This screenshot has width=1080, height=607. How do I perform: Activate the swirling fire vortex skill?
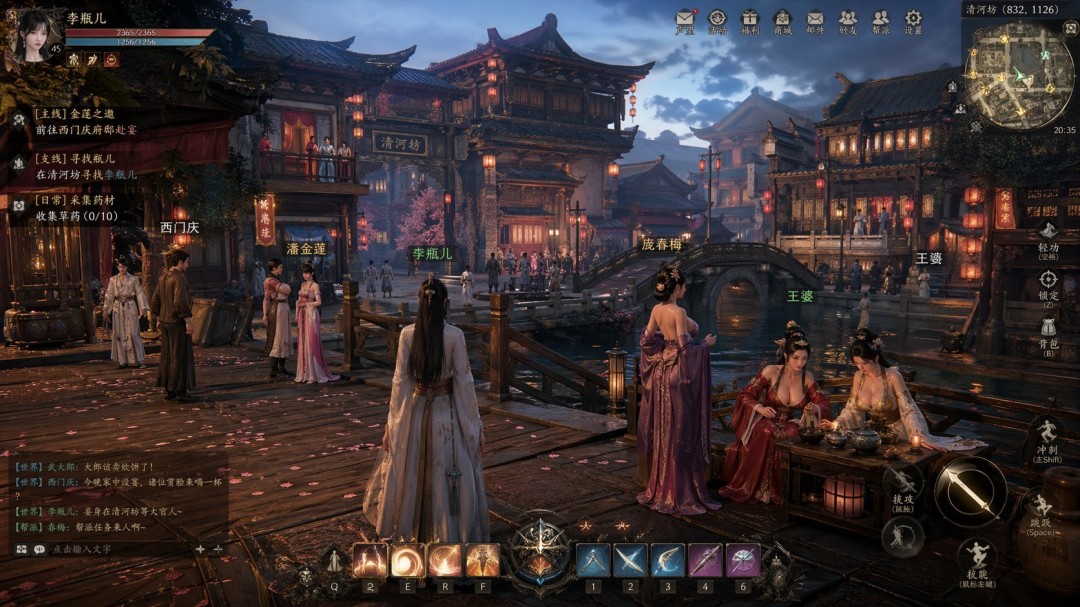(x=407, y=561)
